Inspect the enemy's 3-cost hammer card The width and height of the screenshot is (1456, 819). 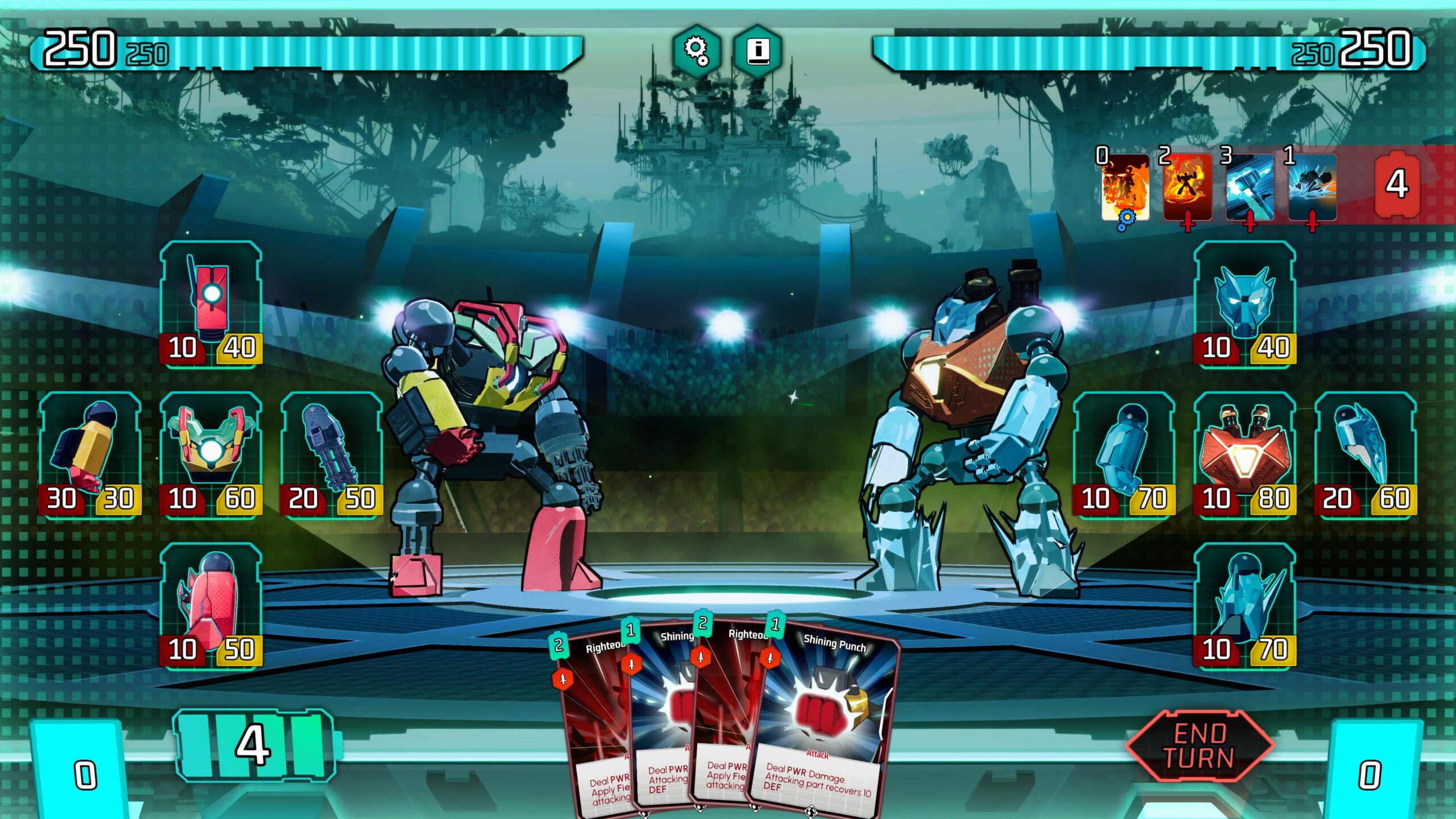pyautogui.click(x=1250, y=188)
